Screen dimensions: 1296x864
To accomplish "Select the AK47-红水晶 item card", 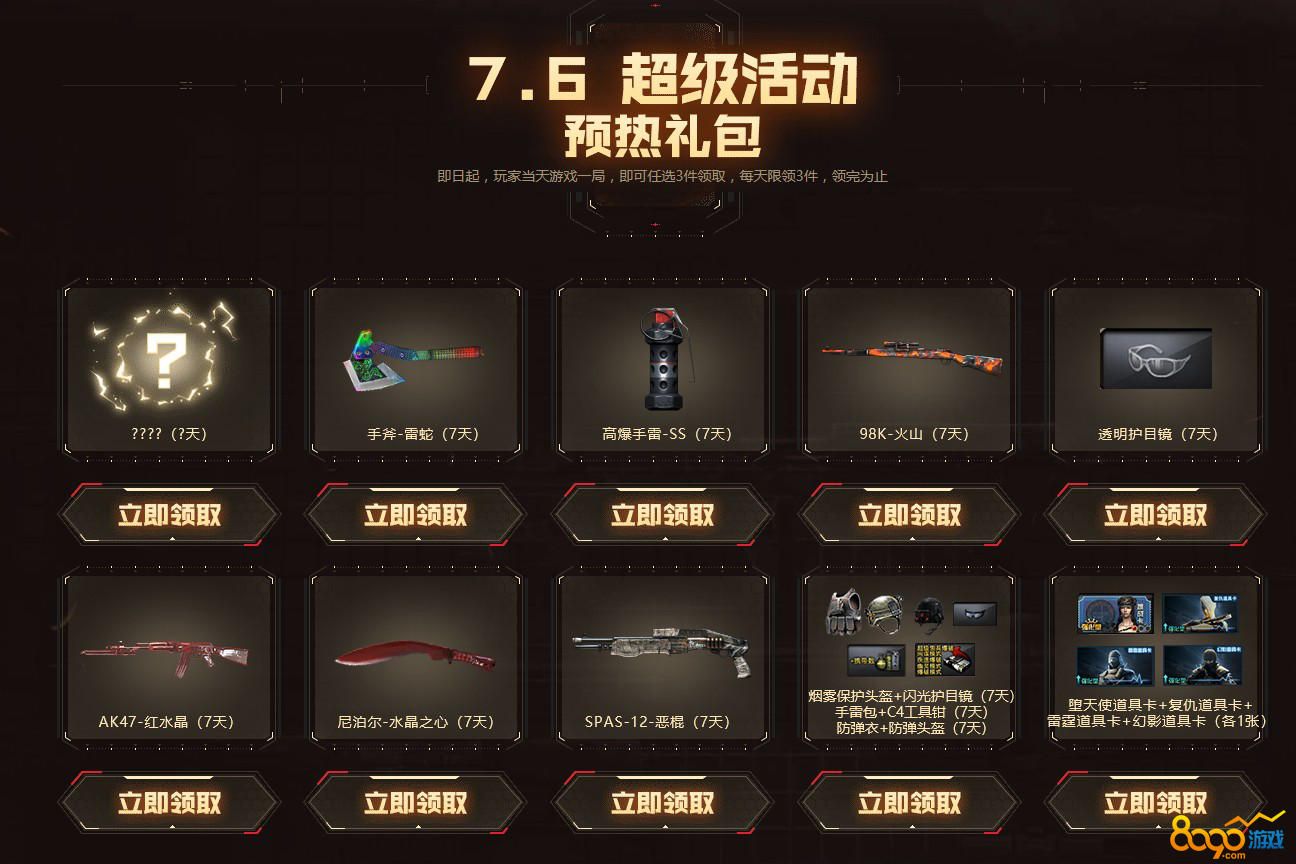I will tap(169, 653).
